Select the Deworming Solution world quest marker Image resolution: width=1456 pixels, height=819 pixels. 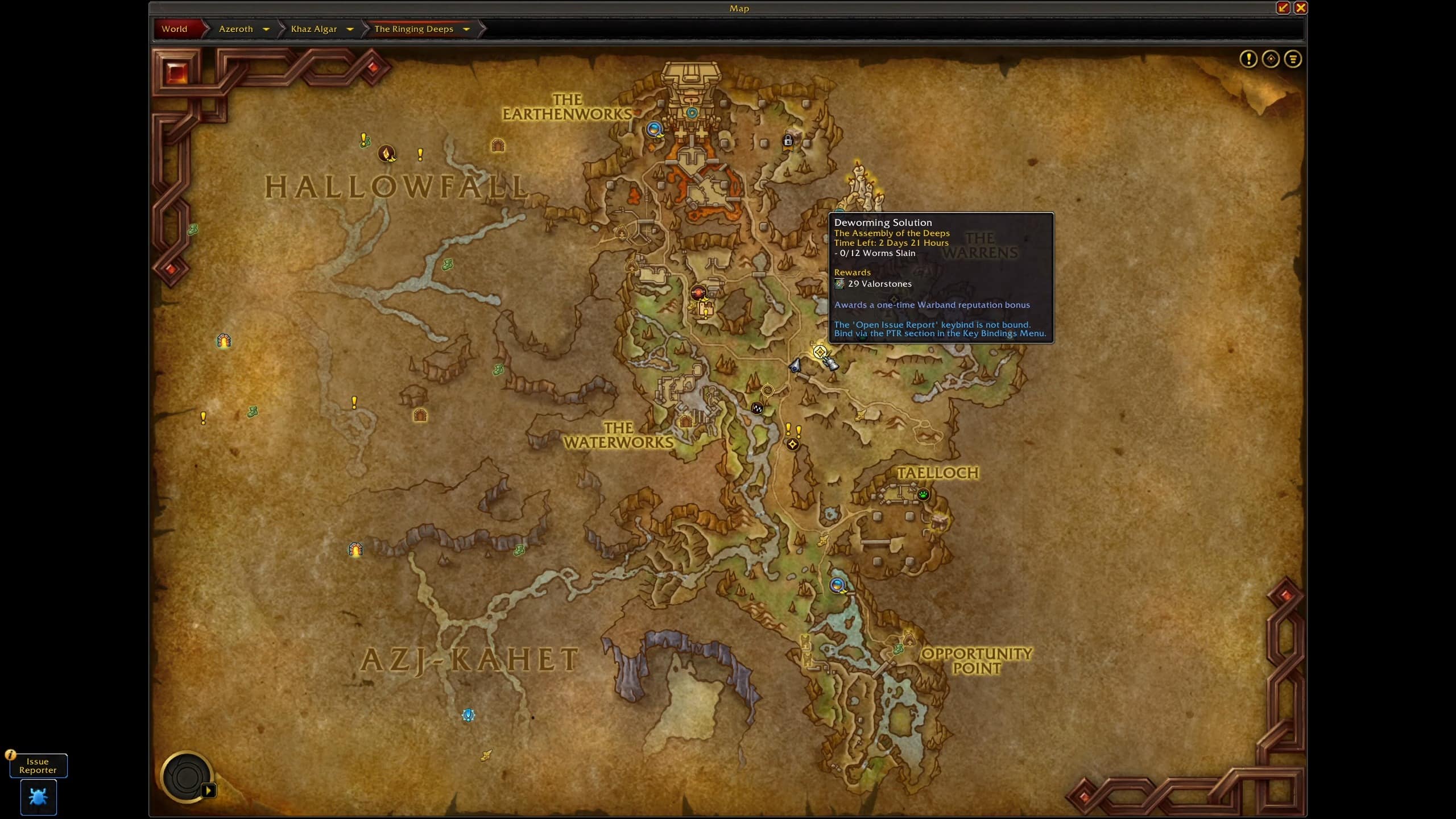821,351
